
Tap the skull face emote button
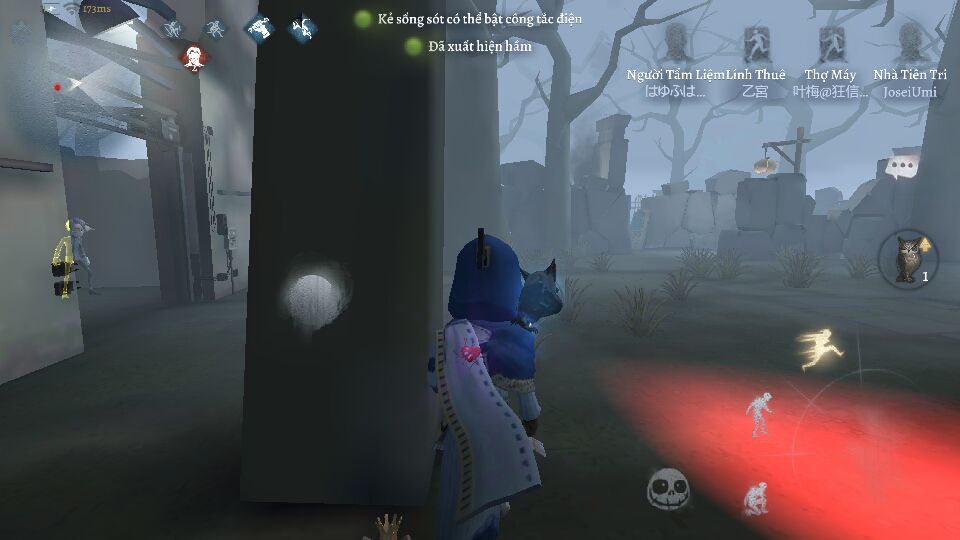pyautogui.click(x=667, y=490)
